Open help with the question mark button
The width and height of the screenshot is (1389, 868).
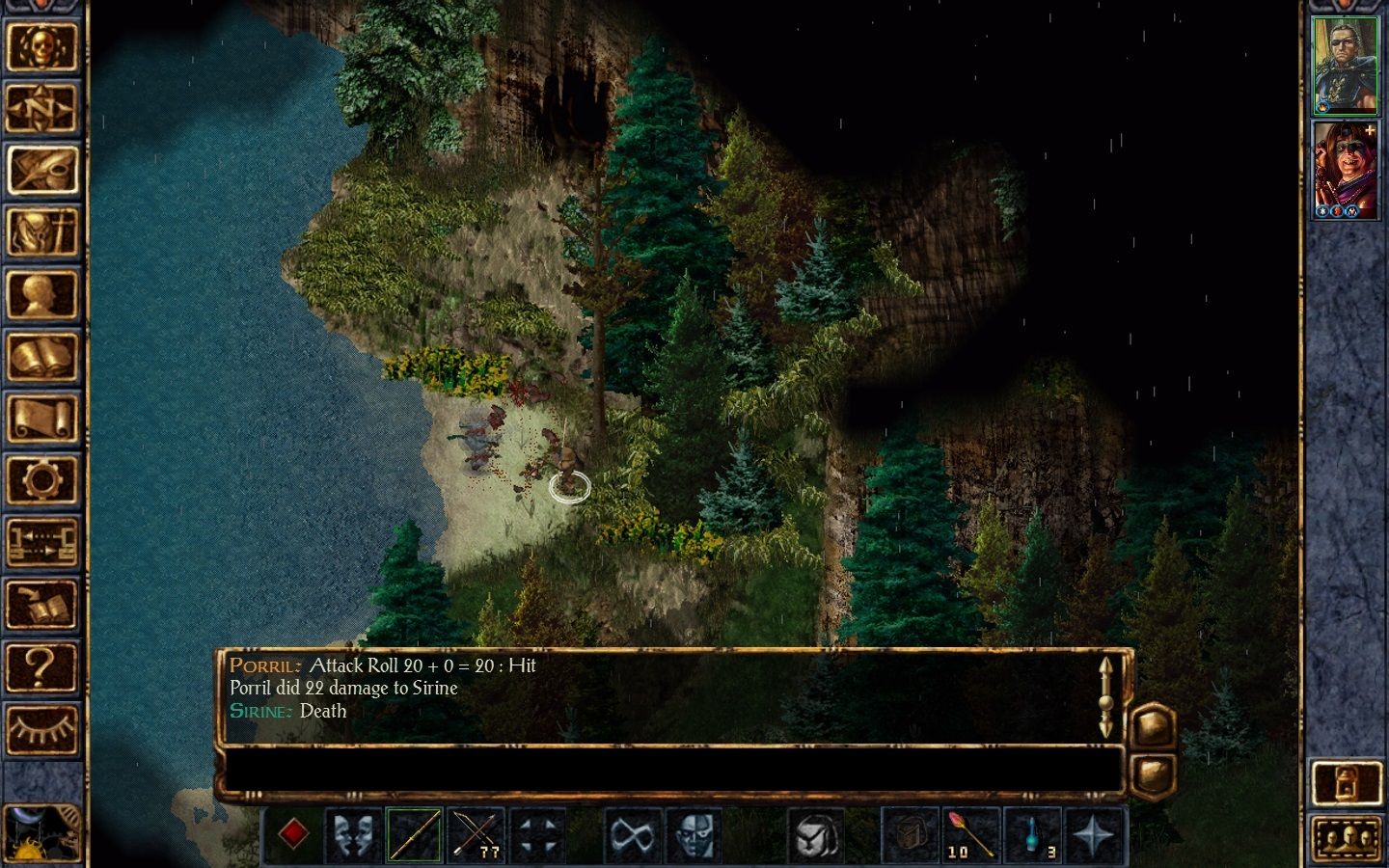(x=41, y=665)
